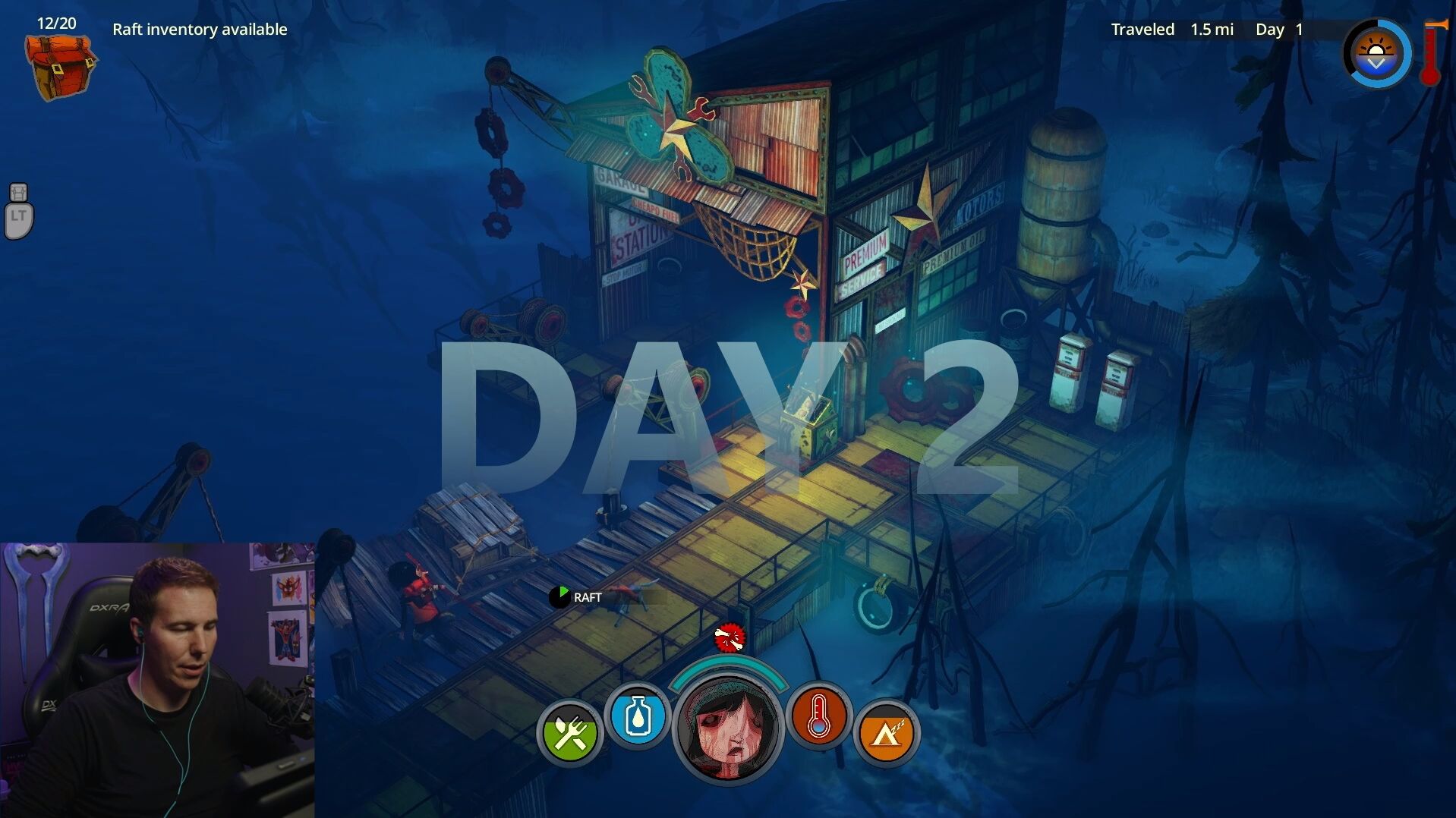Select the green hunger fork-and-knife icon
Viewport: 1456px width, 818px height.
(569, 733)
